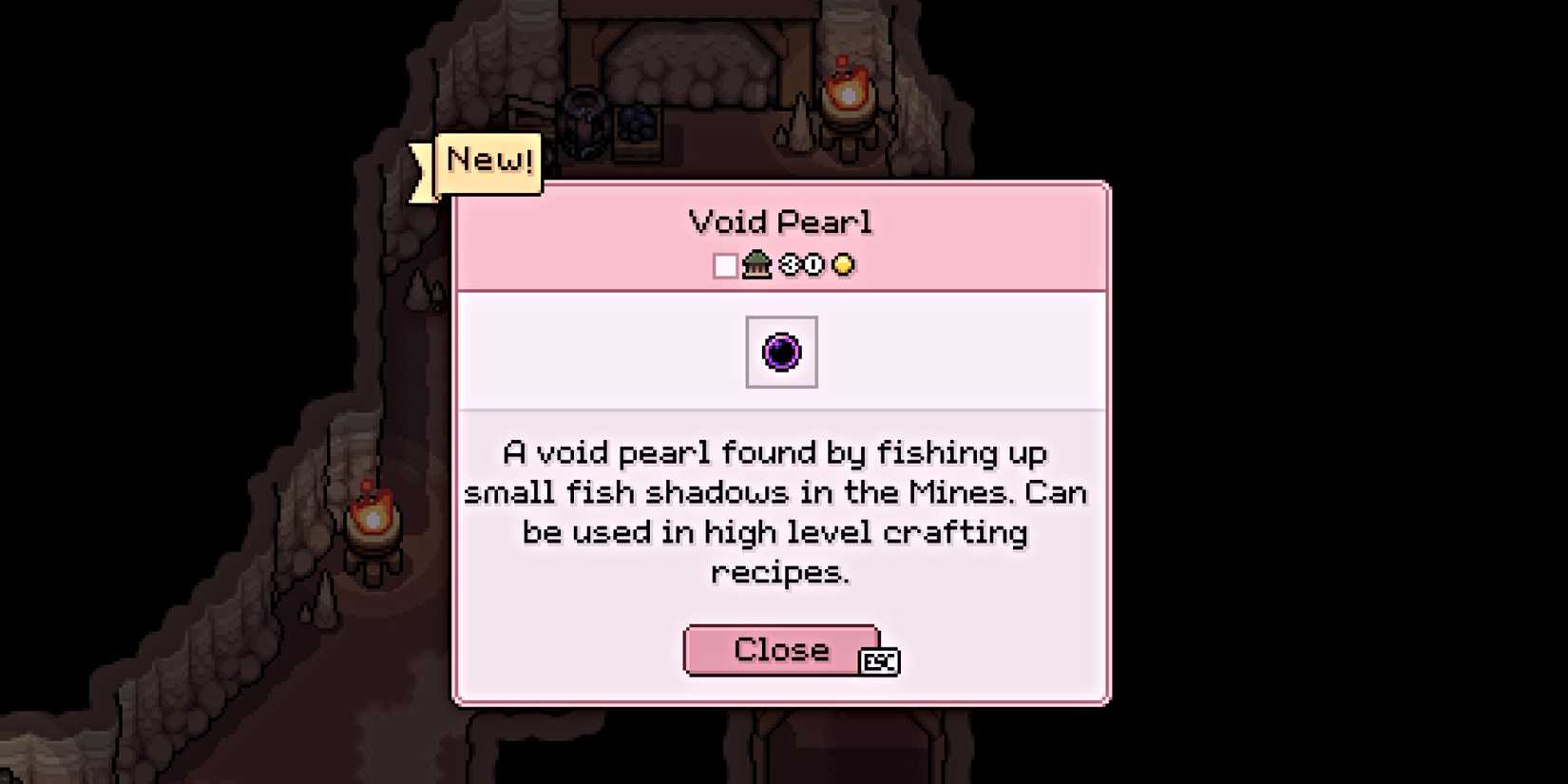Click the lit brazier near the mine entrance
The image size is (1568, 784).
tap(847, 90)
